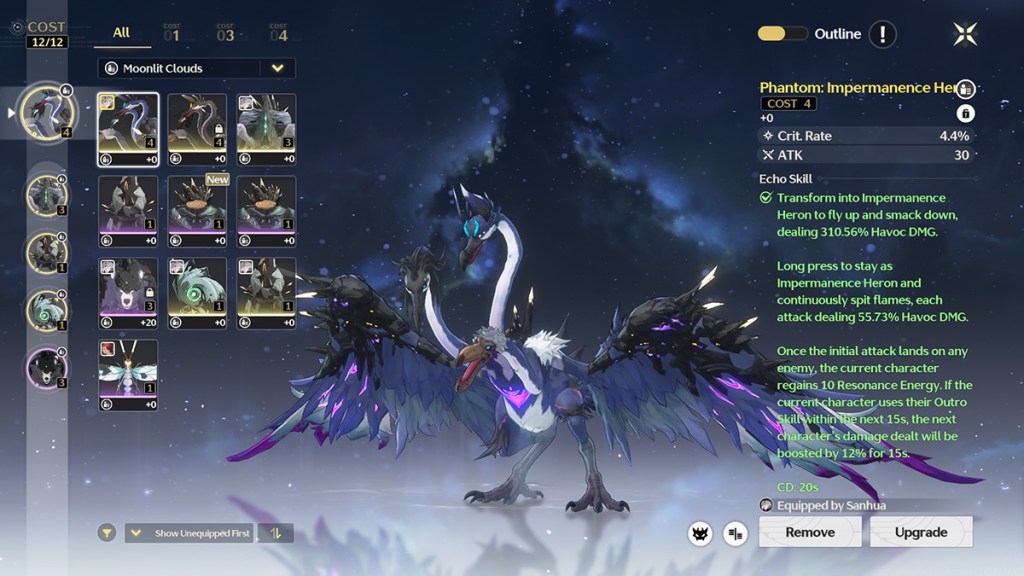
Task: Open the Outline info exclamation icon
Action: (x=882, y=34)
